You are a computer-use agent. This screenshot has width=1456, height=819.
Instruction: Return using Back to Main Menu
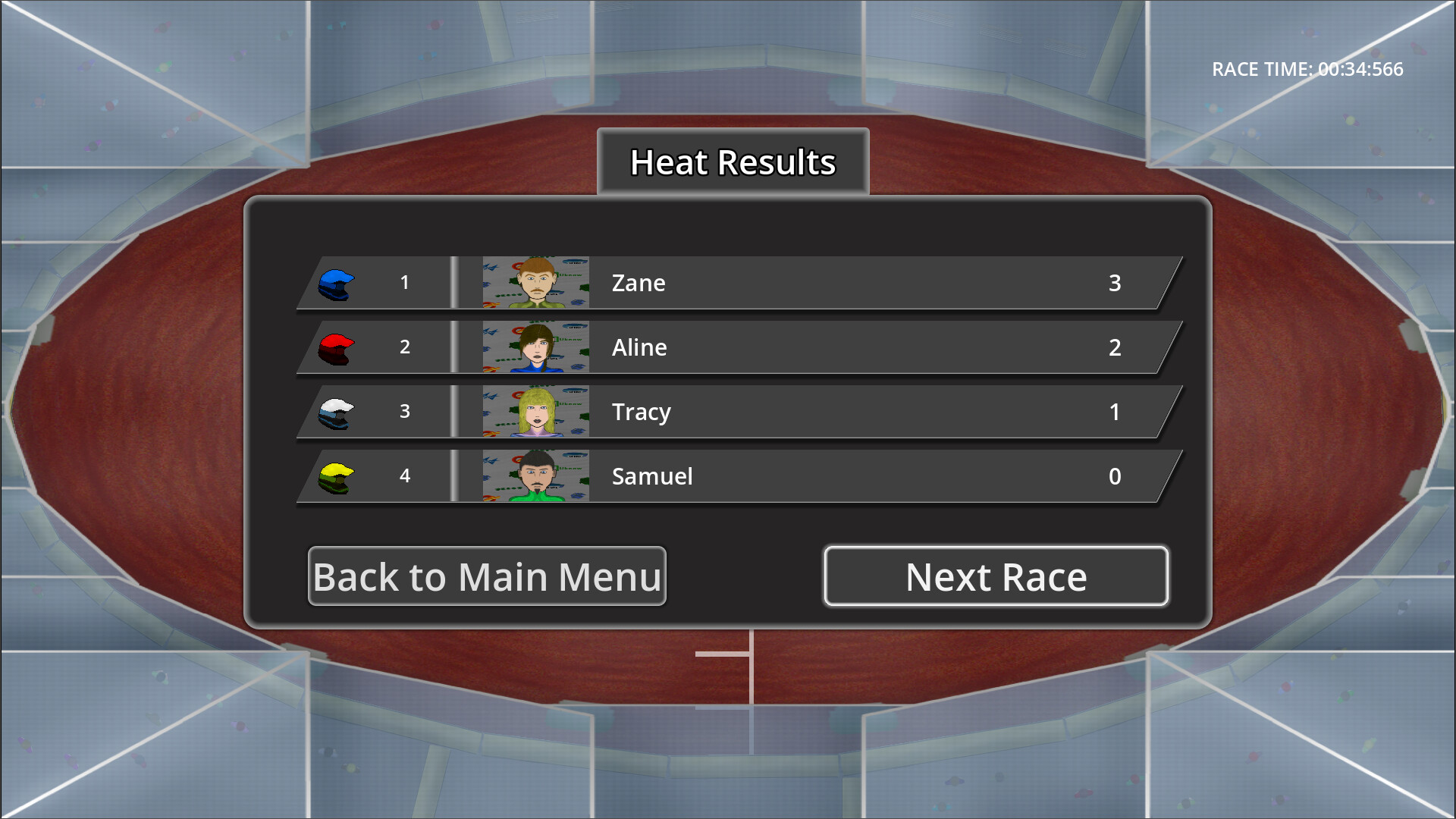pyautogui.click(x=488, y=576)
